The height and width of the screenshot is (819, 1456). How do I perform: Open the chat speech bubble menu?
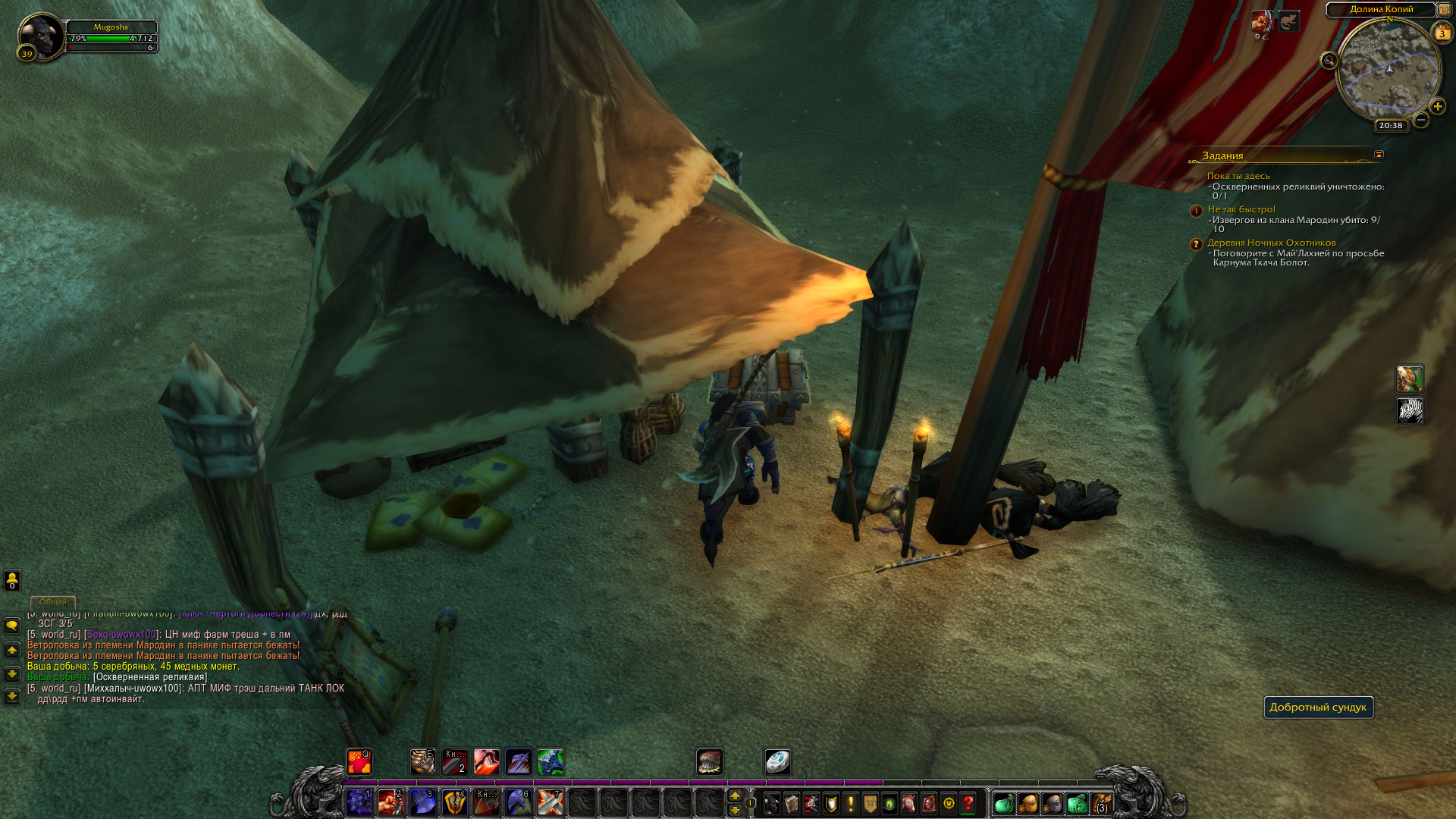click(12, 626)
